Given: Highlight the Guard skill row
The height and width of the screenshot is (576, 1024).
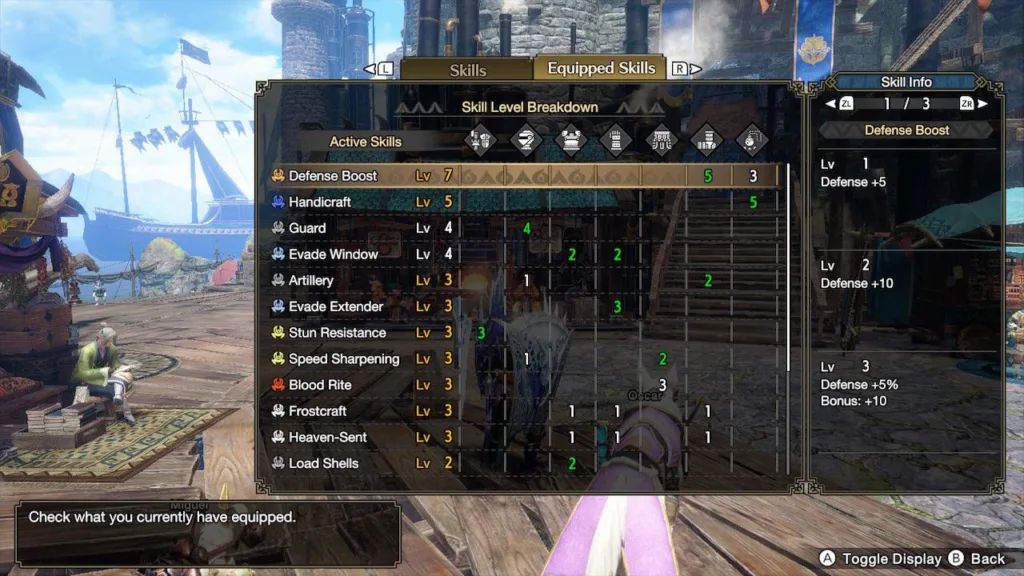Looking at the screenshot, I should click(x=307, y=228).
